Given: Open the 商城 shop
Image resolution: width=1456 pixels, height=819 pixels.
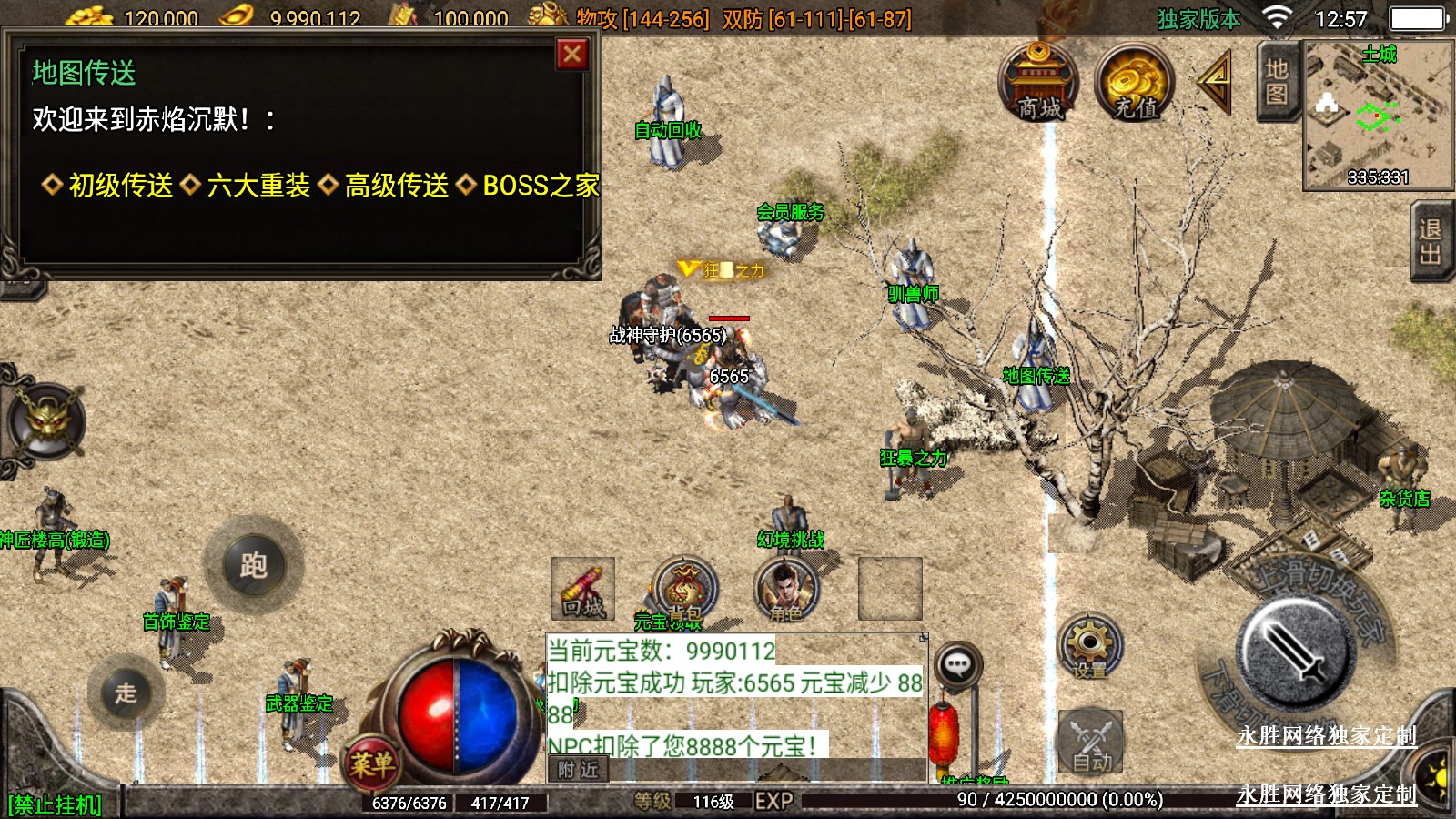Looking at the screenshot, I should [x=1039, y=83].
